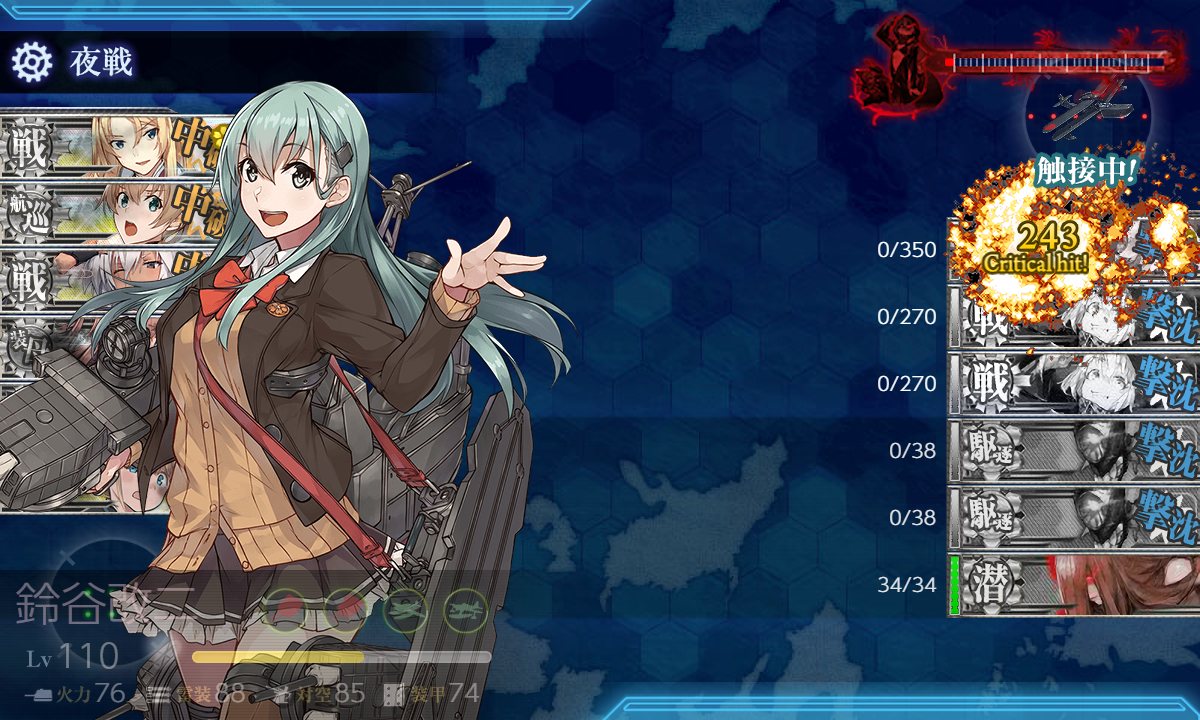
Task: Click the night contact seaplane icon
Action: point(1087,107)
